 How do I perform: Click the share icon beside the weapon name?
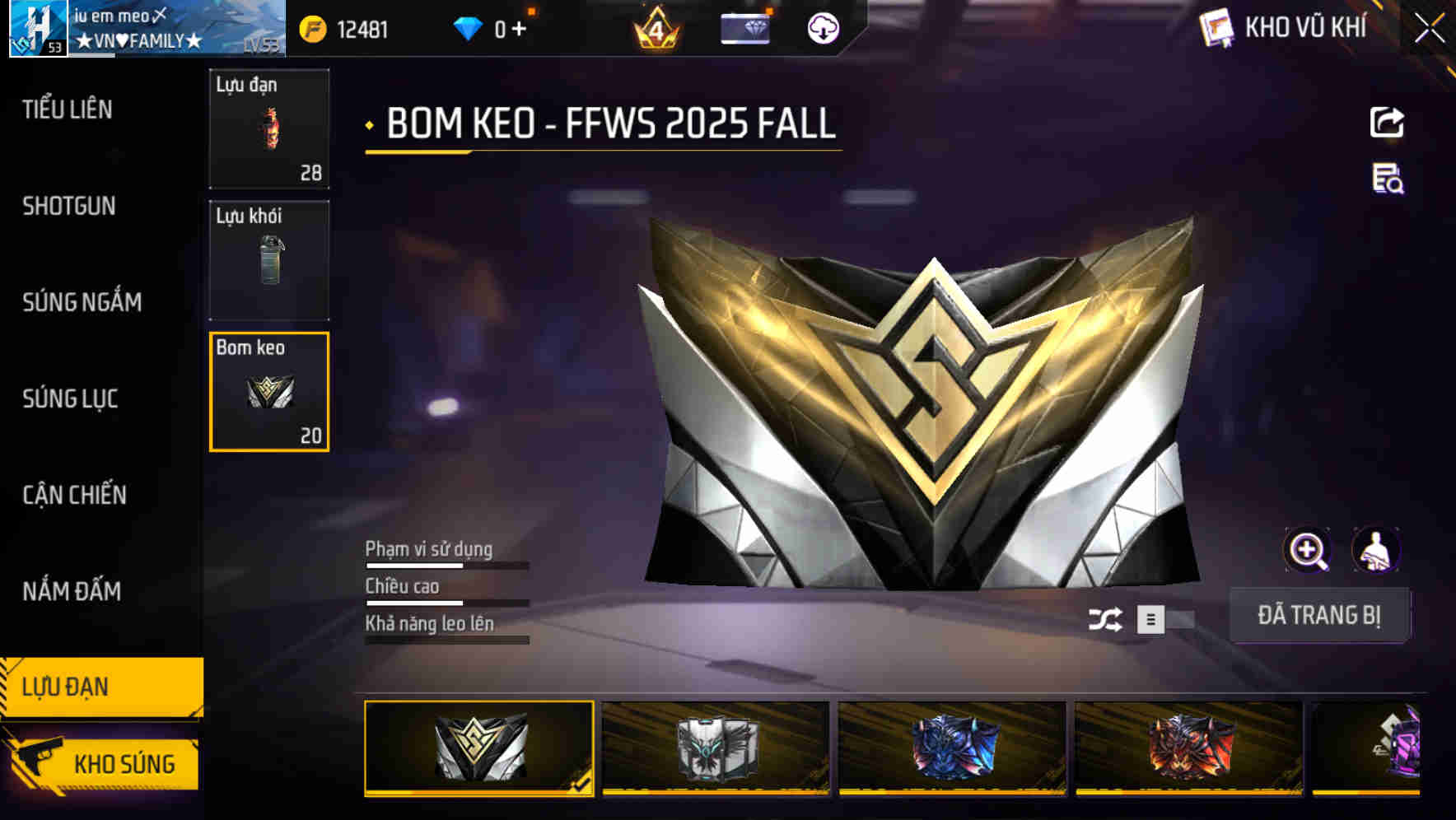(1388, 120)
